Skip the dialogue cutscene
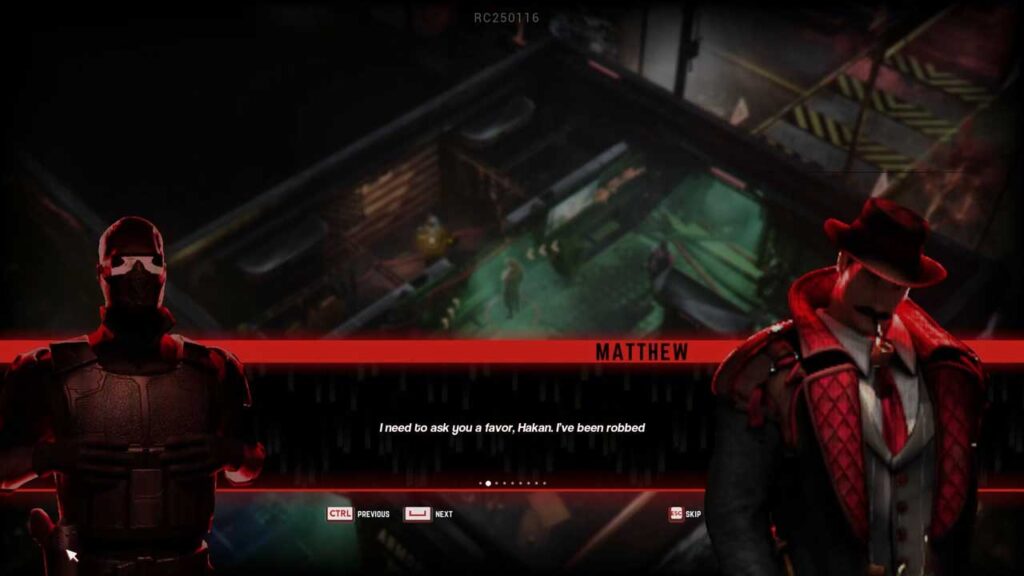Screen dimensions: 1024x576 685,514
